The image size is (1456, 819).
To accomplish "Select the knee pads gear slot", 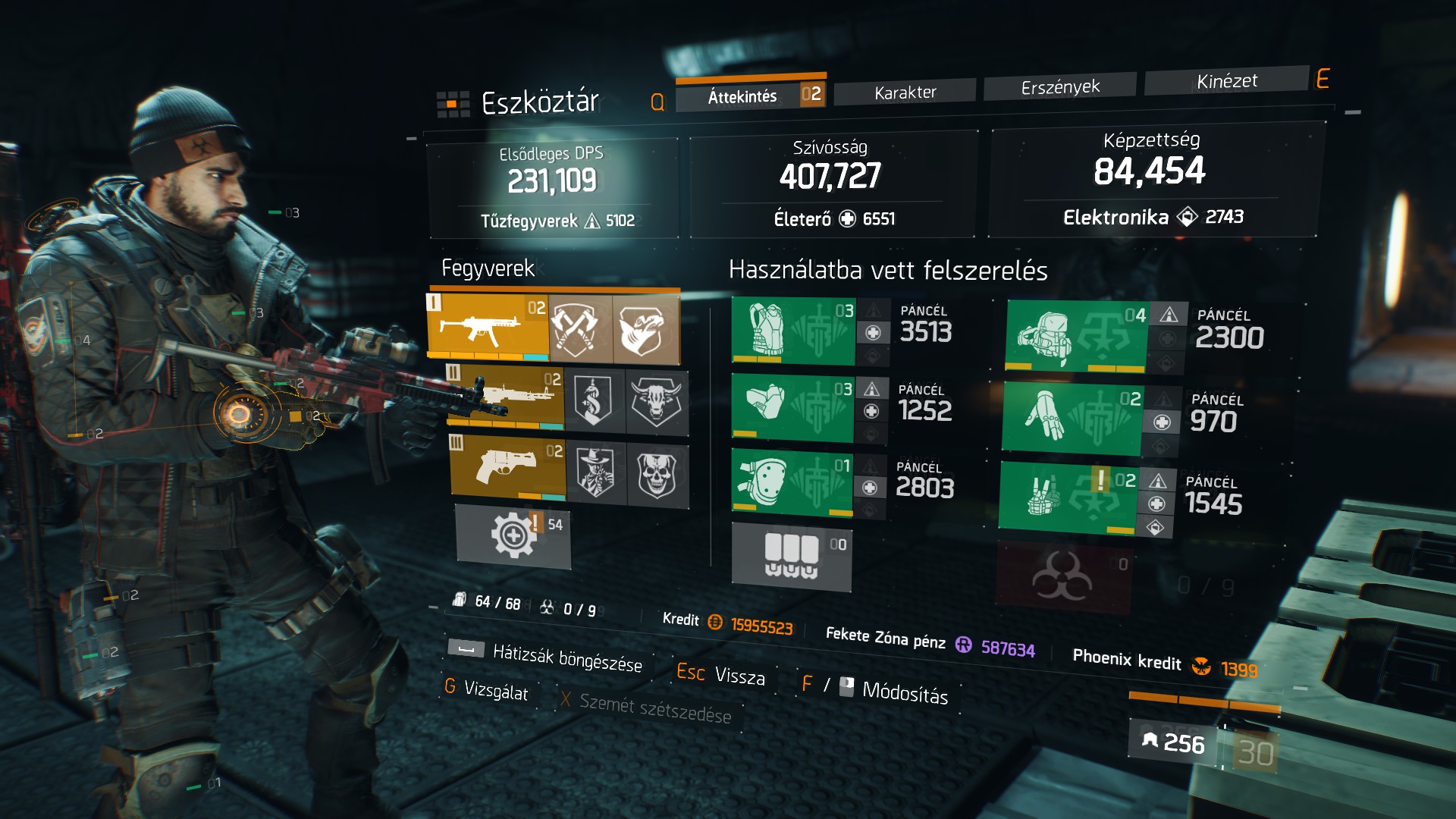I will 791,482.
